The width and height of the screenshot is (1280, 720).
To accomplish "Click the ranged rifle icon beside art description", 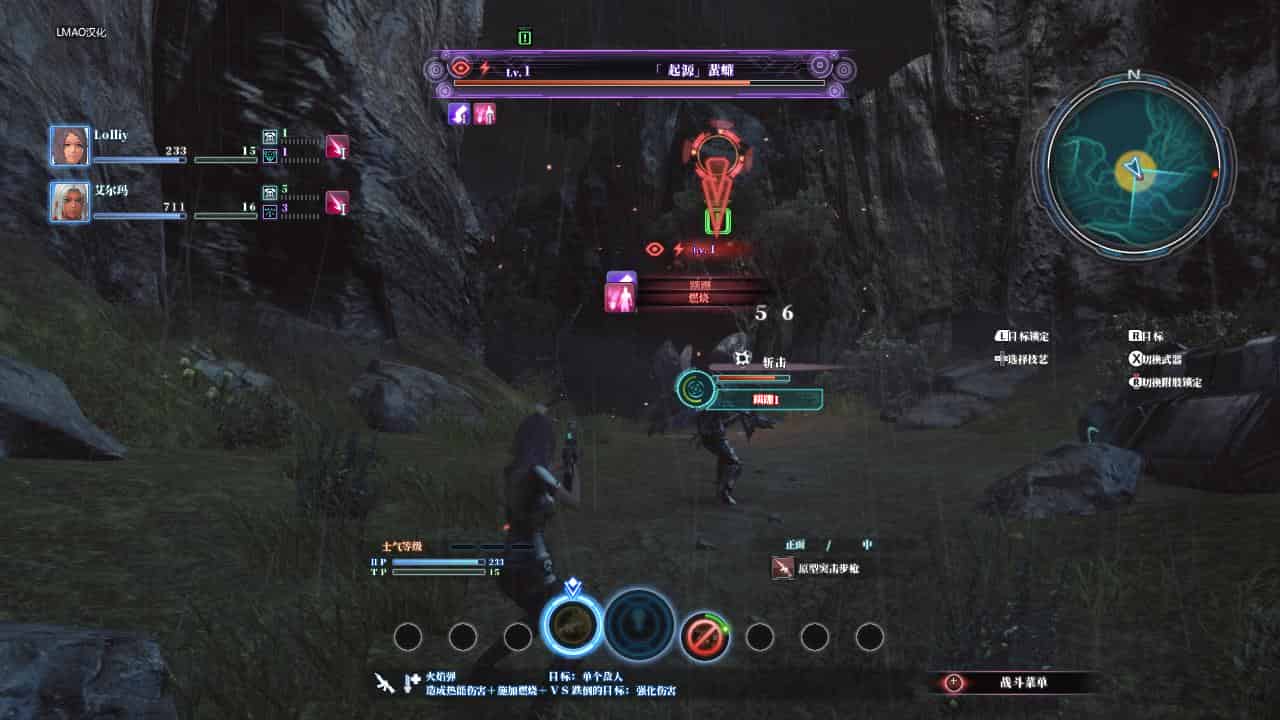I will pyautogui.click(x=384, y=683).
